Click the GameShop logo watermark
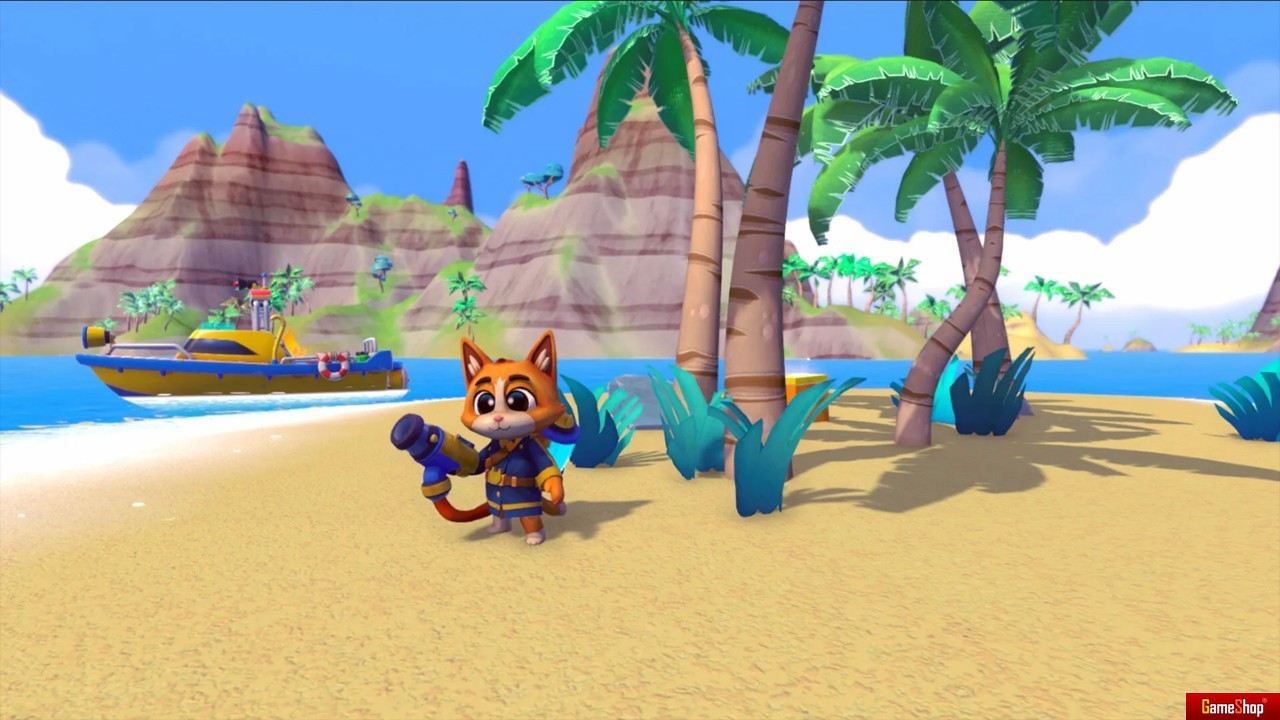 point(1232,706)
